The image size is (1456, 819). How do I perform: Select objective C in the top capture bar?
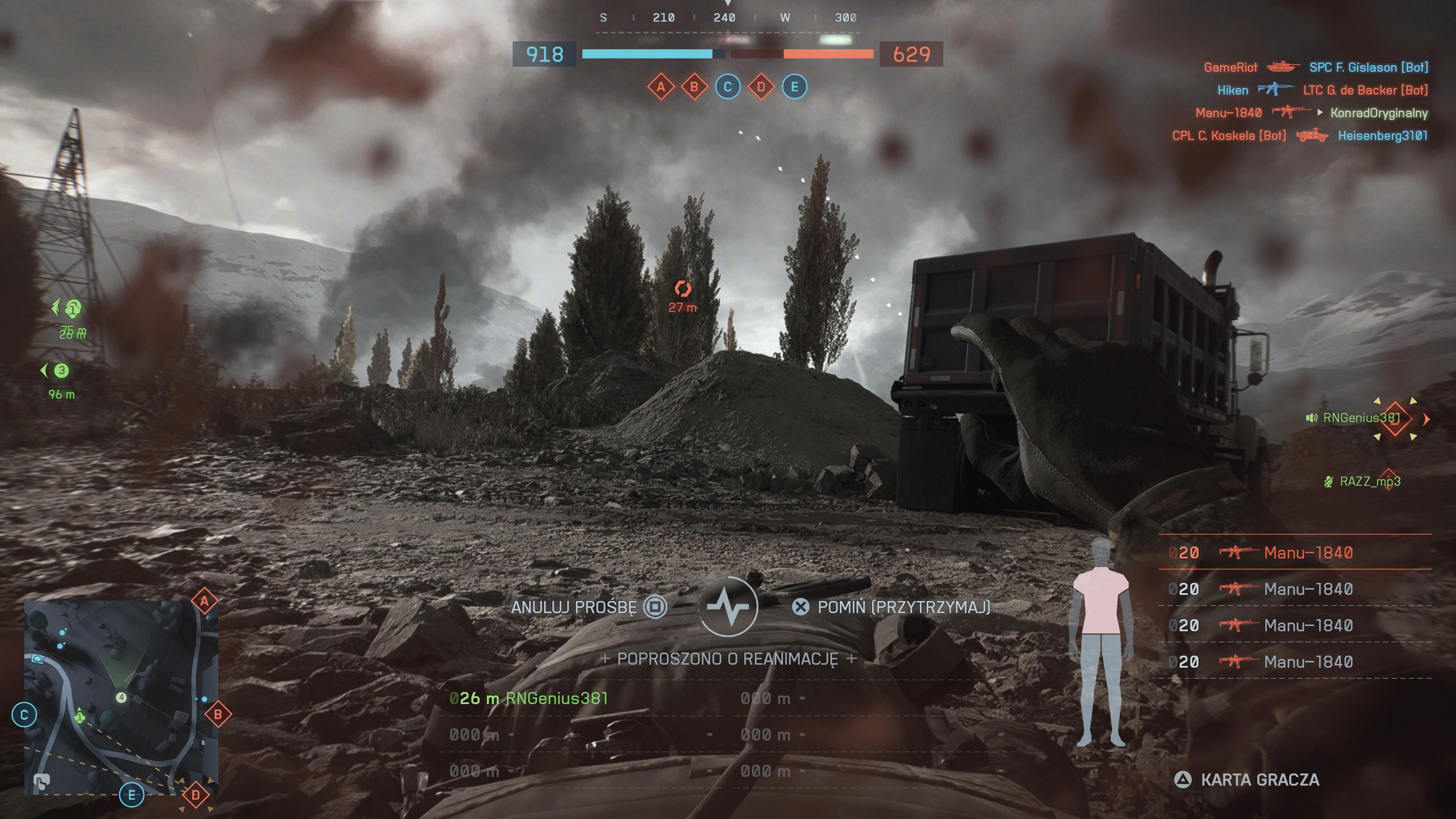tap(728, 87)
